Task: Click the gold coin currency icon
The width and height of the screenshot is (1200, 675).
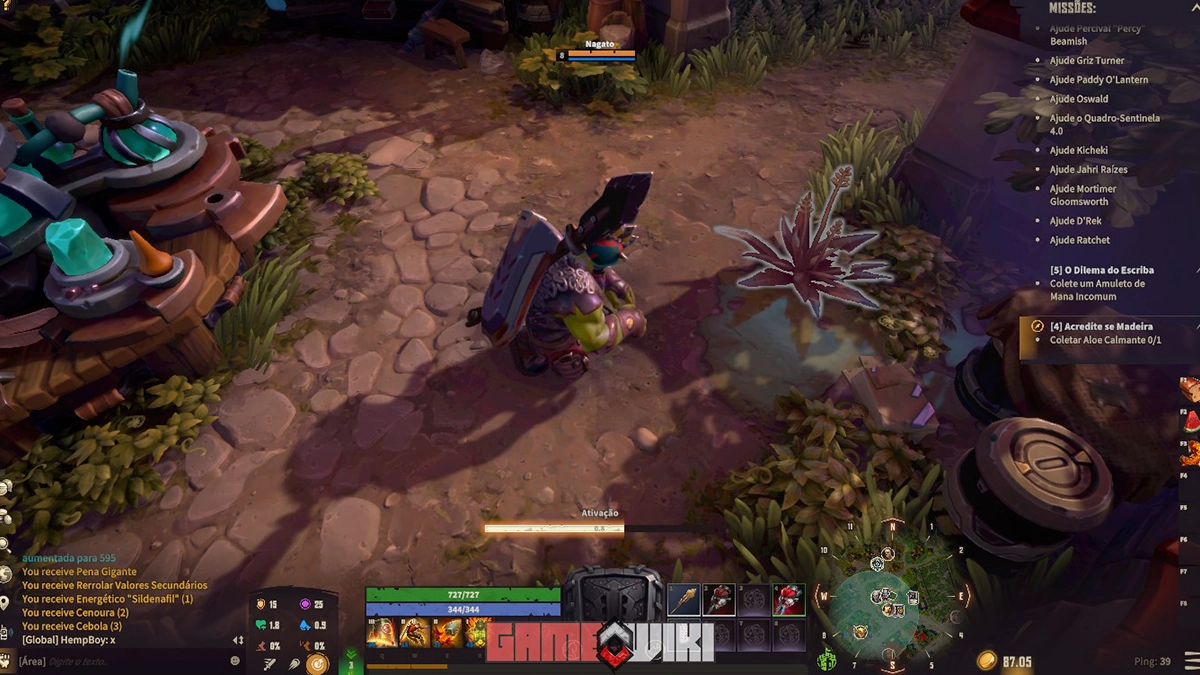Action: tap(987, 661)
